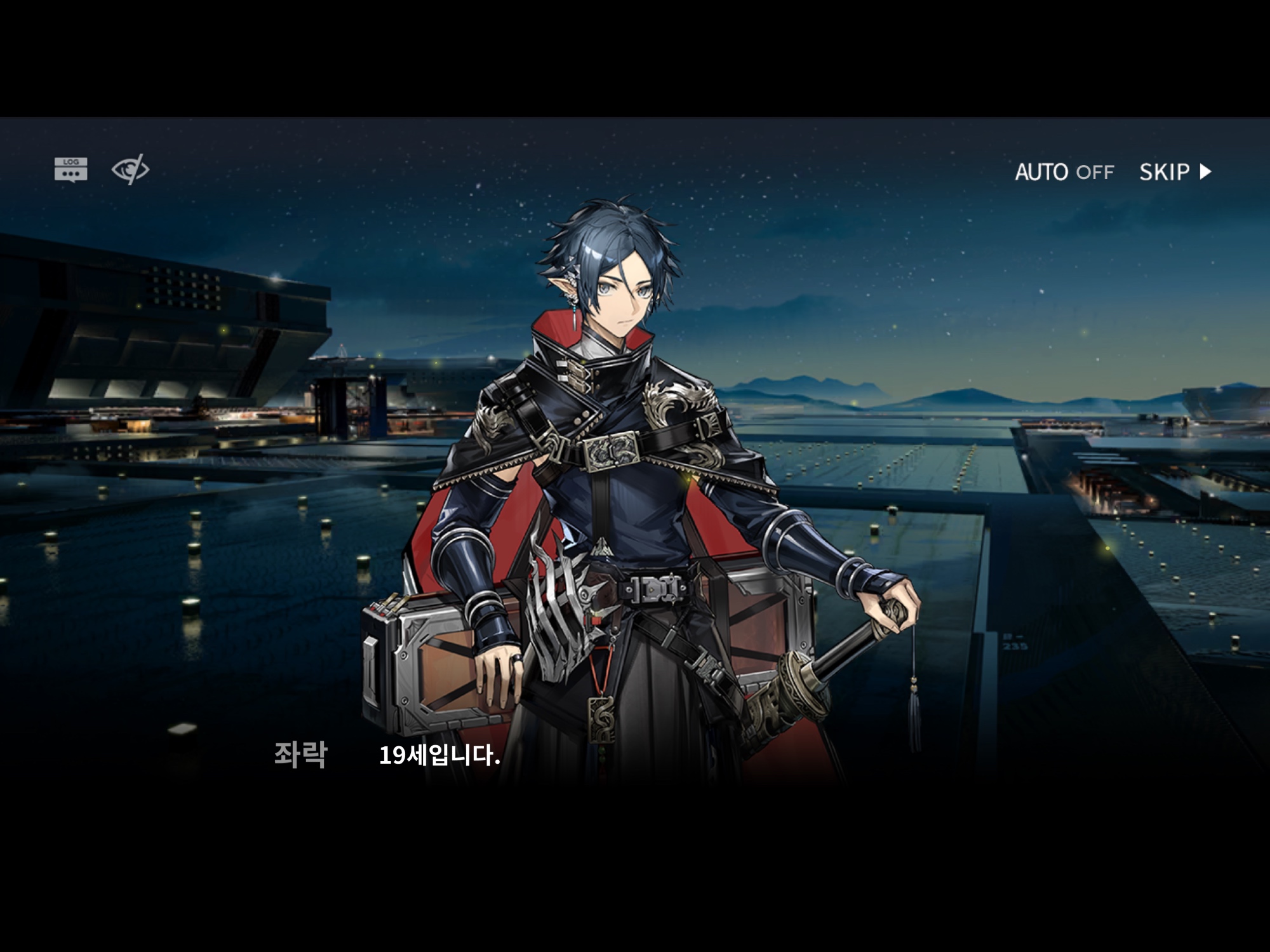The height and width of the screenshot is (952, 1270).
Task: Skip the current story scene
Action: [1175, 172]
